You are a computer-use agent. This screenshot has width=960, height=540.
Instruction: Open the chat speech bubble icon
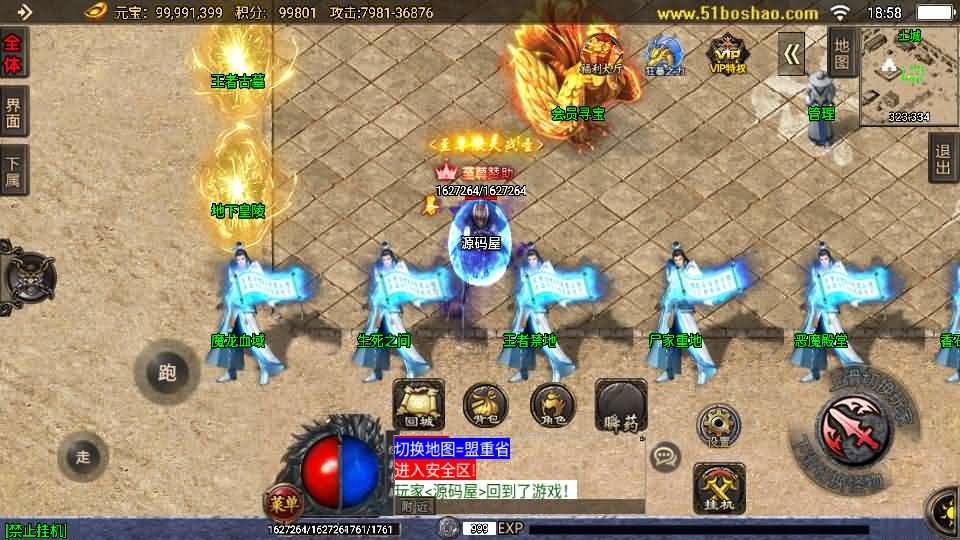point(665,458)
